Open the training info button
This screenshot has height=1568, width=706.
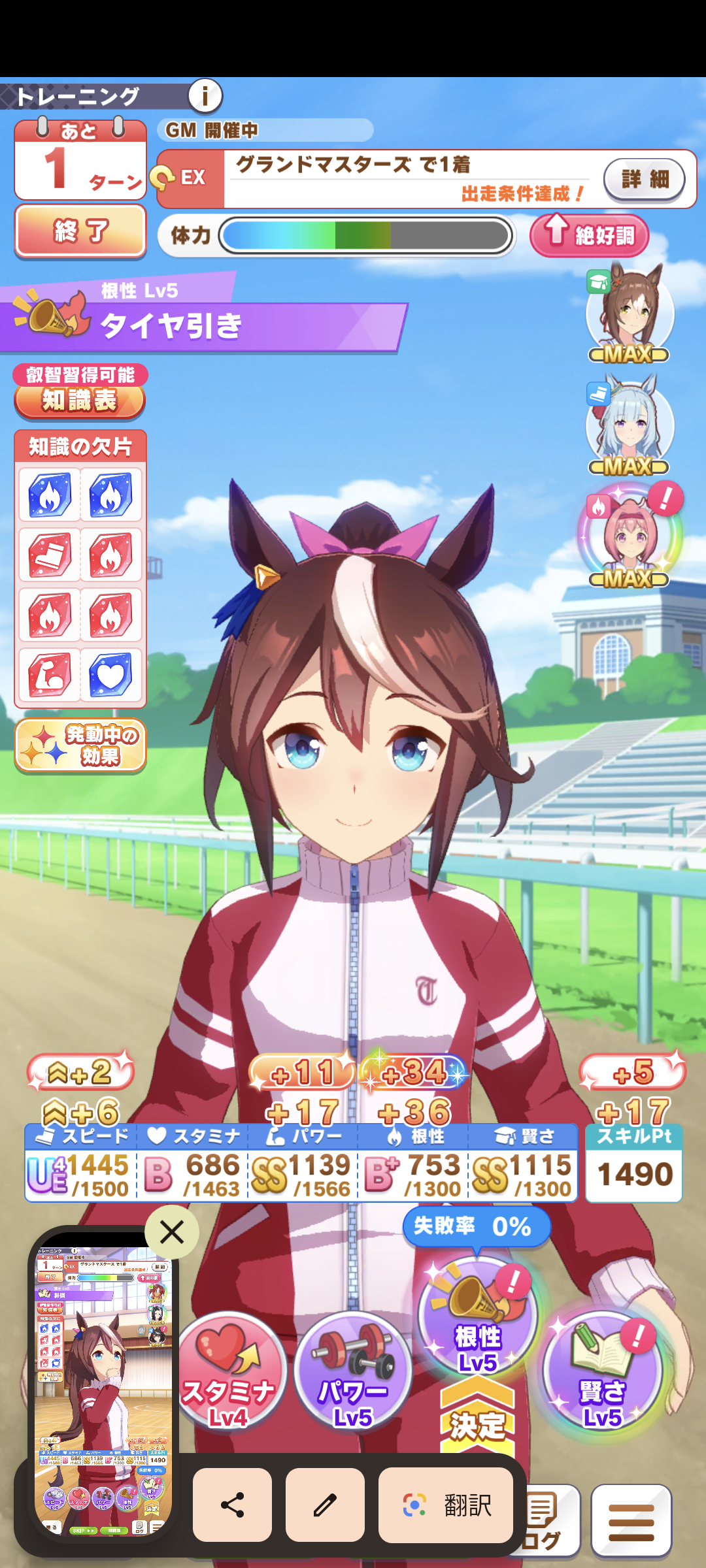point(205,97)
